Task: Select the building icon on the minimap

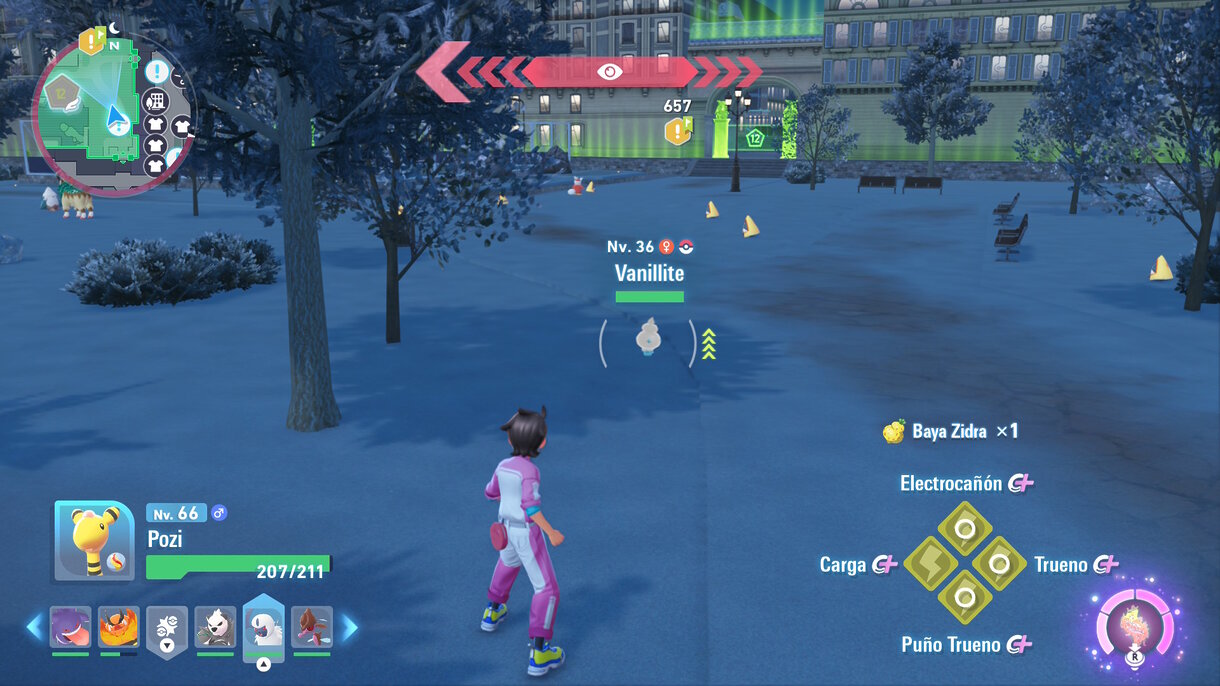Action: point(155,100)
